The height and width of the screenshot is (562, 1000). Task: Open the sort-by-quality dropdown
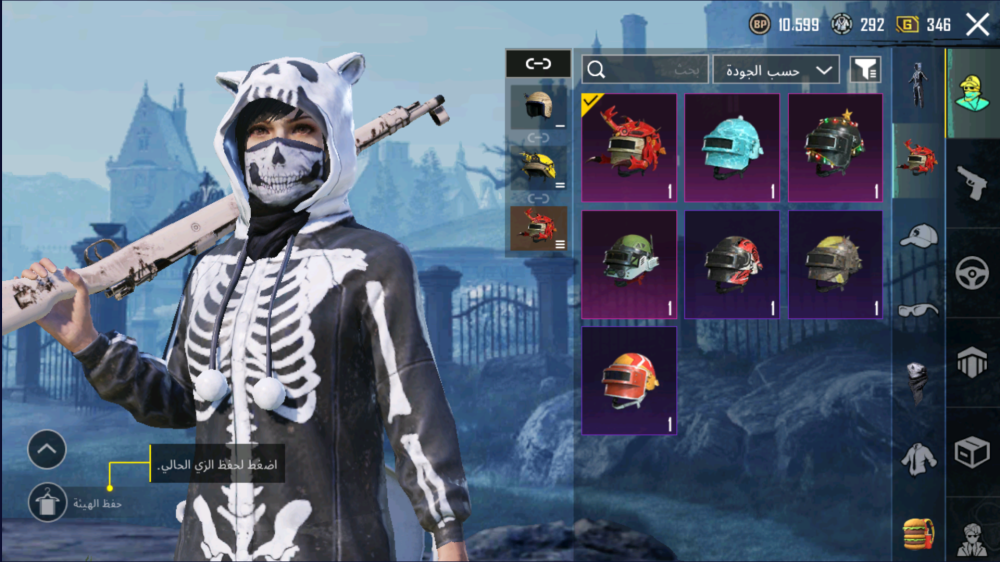[776, 70]
